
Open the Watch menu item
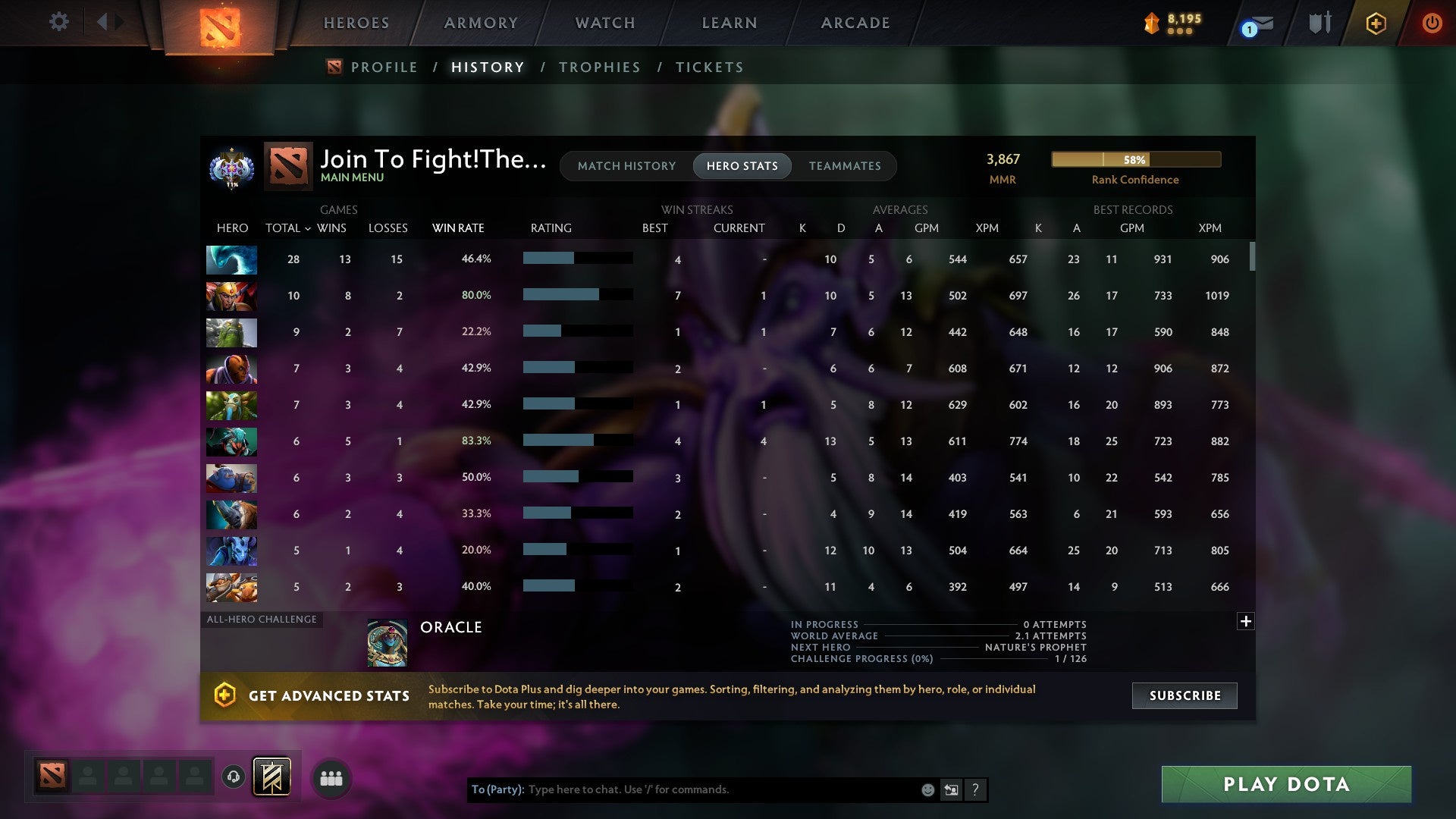point(604,23)
